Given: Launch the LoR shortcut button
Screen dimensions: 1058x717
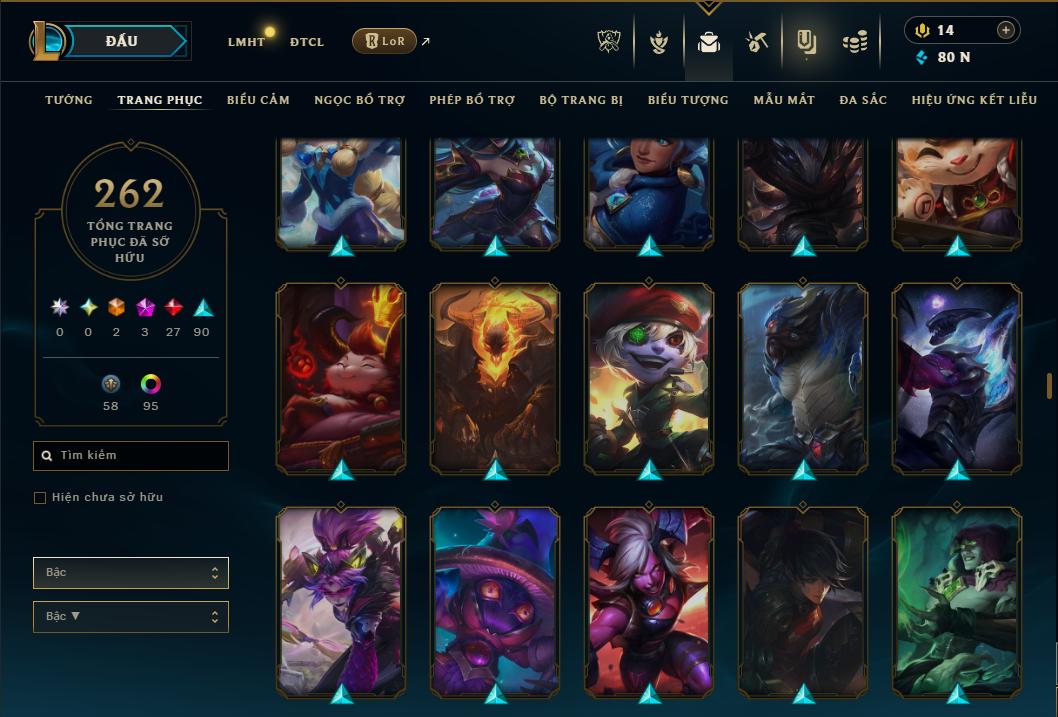Looking at the screenshot, I should 384,41.
